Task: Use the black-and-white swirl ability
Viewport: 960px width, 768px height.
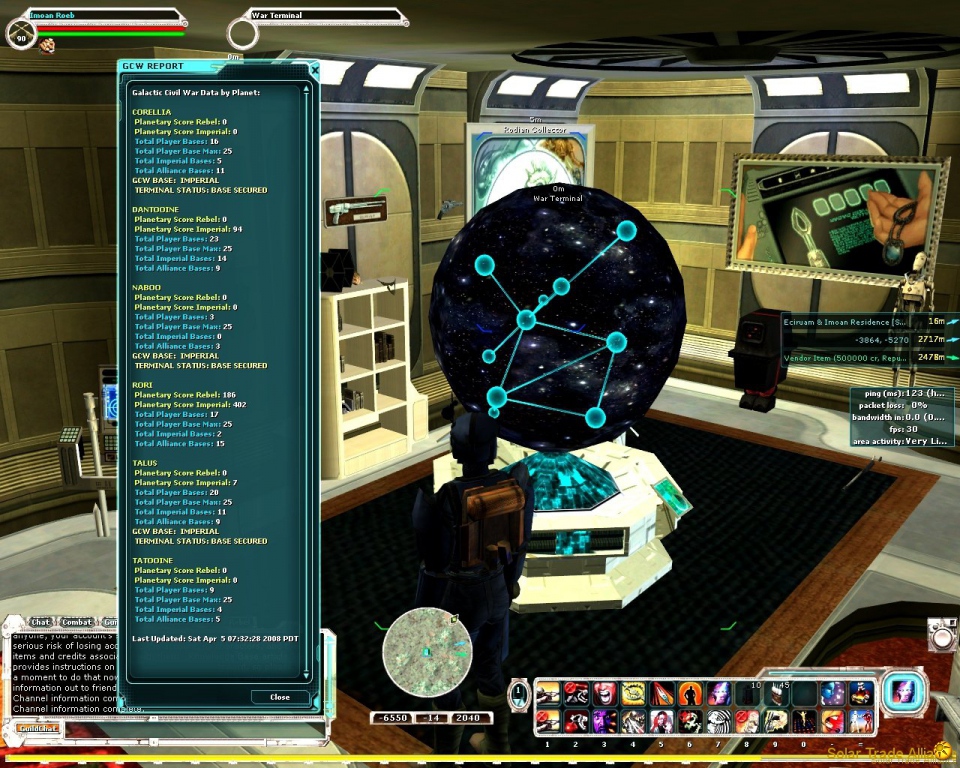Action: pyautogui.click(x=719, y=720)
